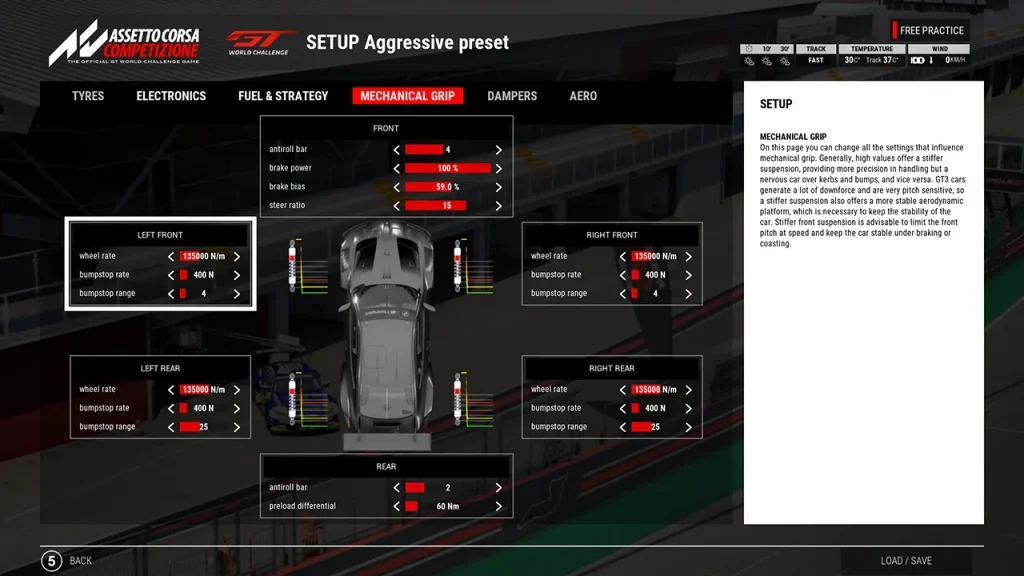Decrease right rear wheel rate
This screenshot has height=576, width=1024.
pos(622,390)
